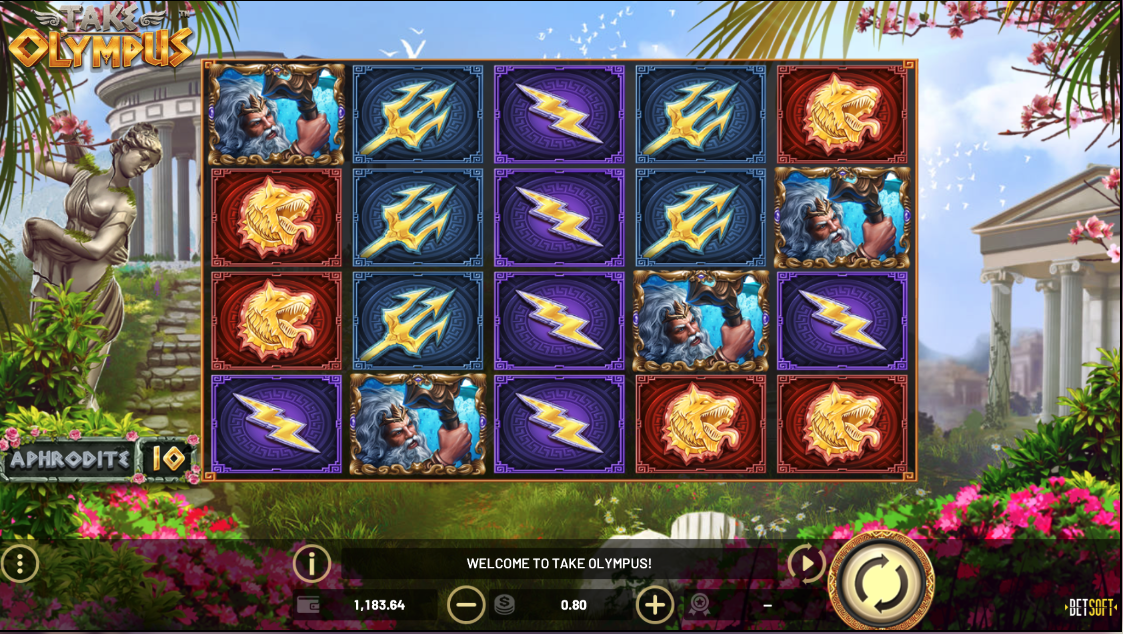Increase the bet with the plus button

point(655,604)
